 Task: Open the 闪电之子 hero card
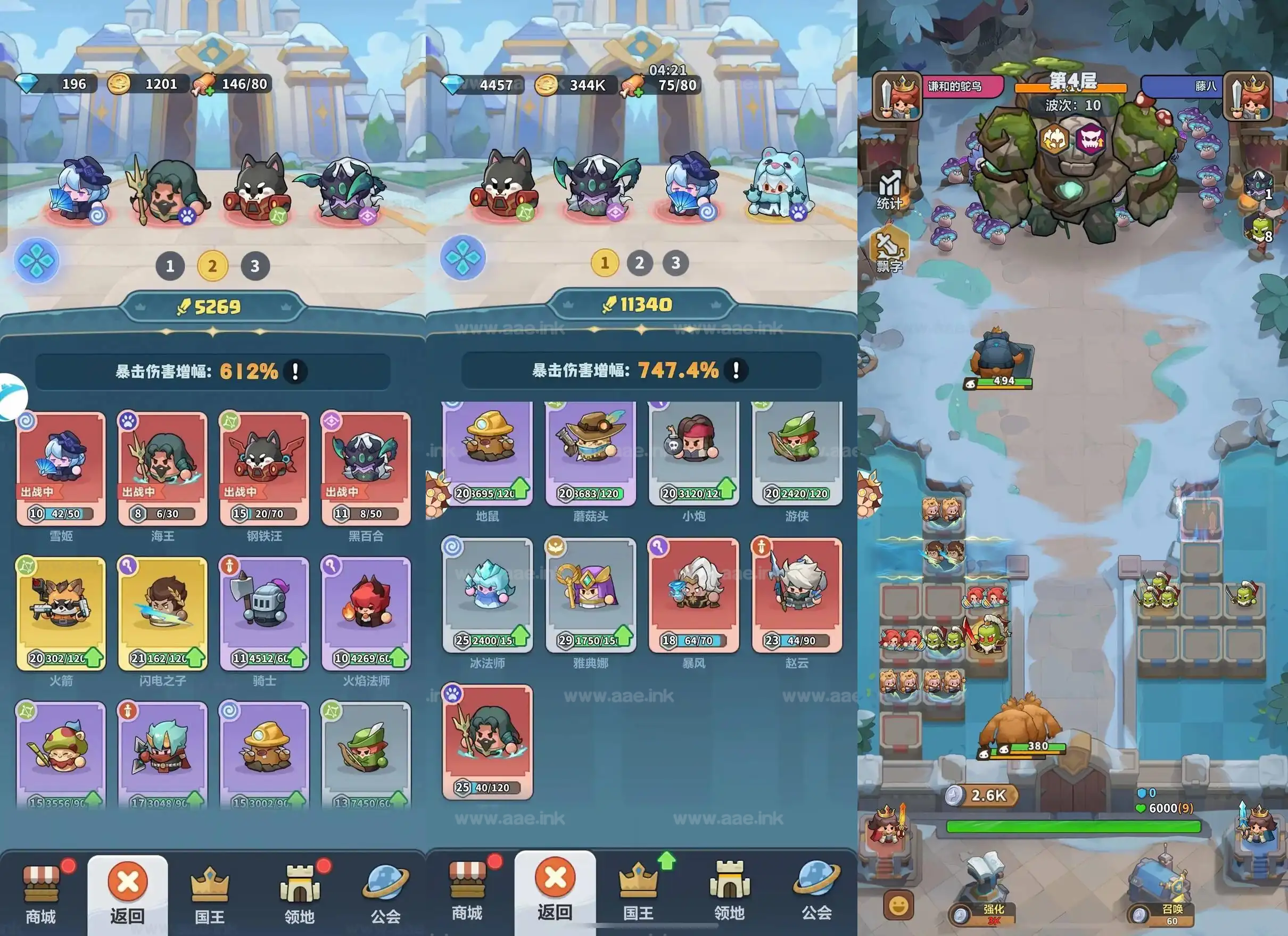click(x=162, y=613)
